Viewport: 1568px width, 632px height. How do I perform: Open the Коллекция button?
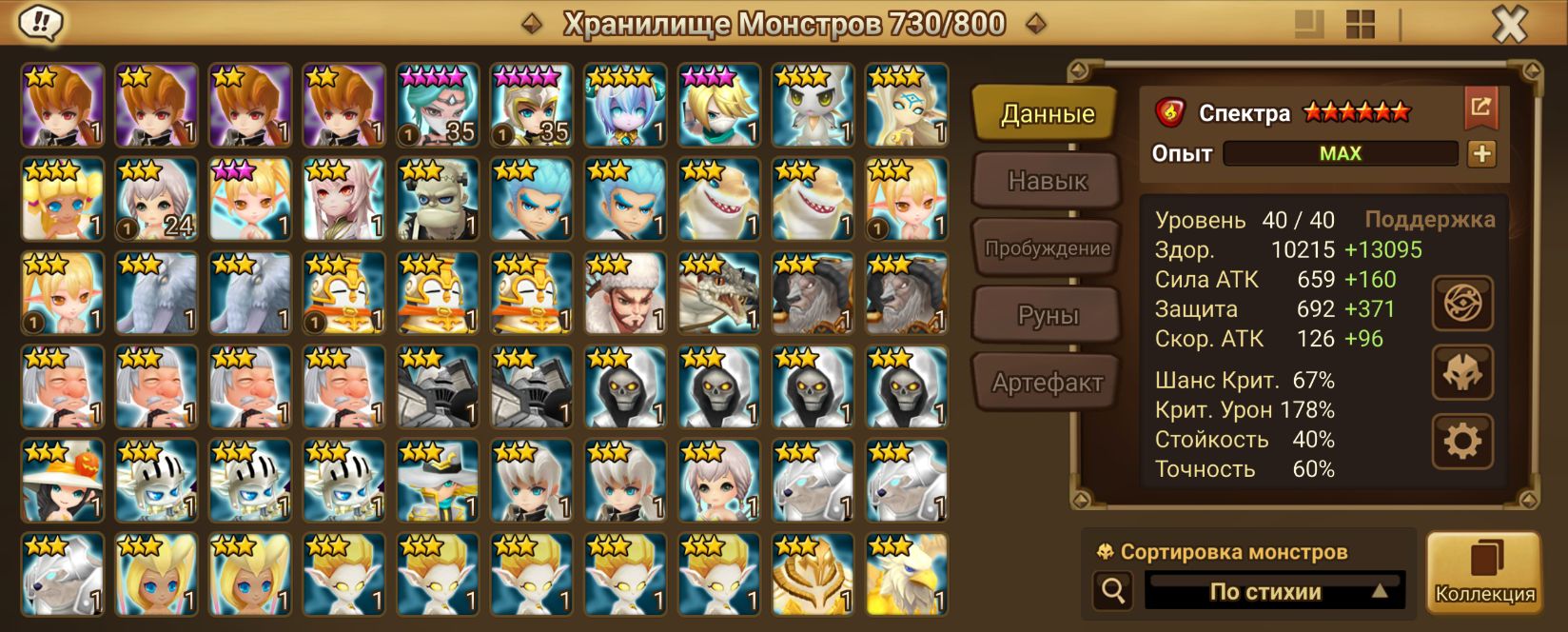pyautogui.click(x=1483, y=573)
